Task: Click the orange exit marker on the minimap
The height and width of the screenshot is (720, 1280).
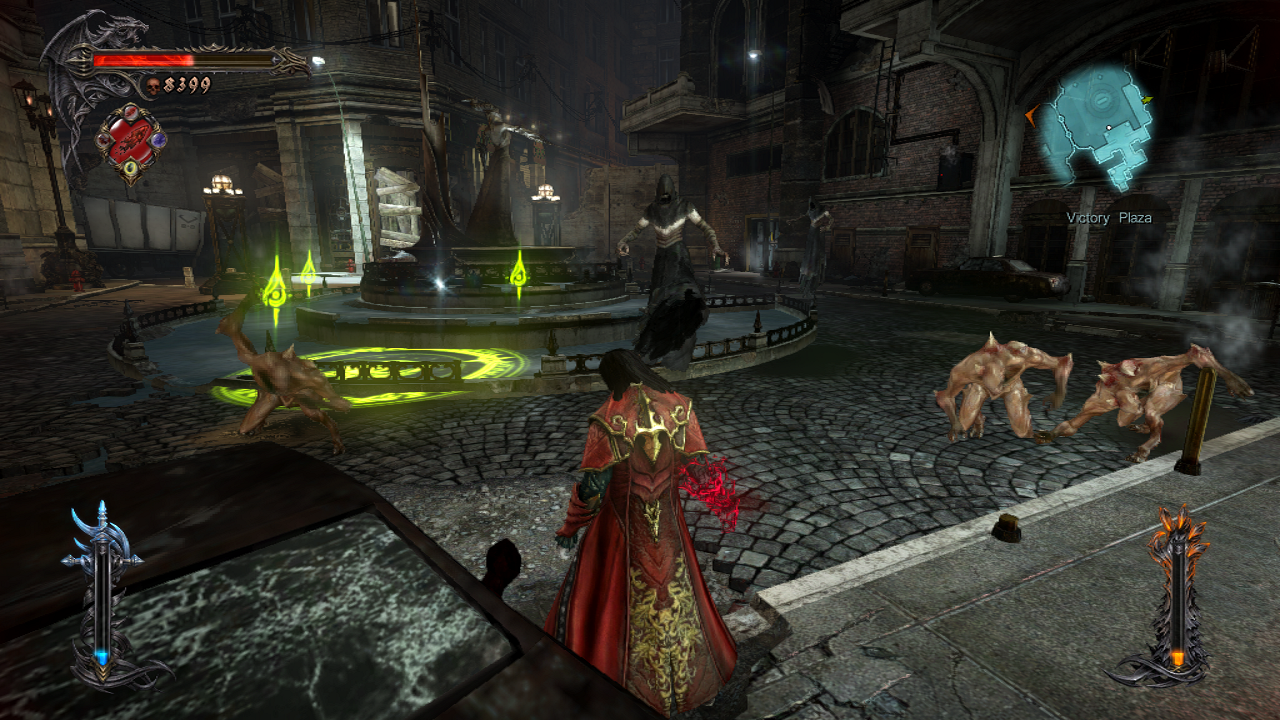Action: tap(1031, 116)
